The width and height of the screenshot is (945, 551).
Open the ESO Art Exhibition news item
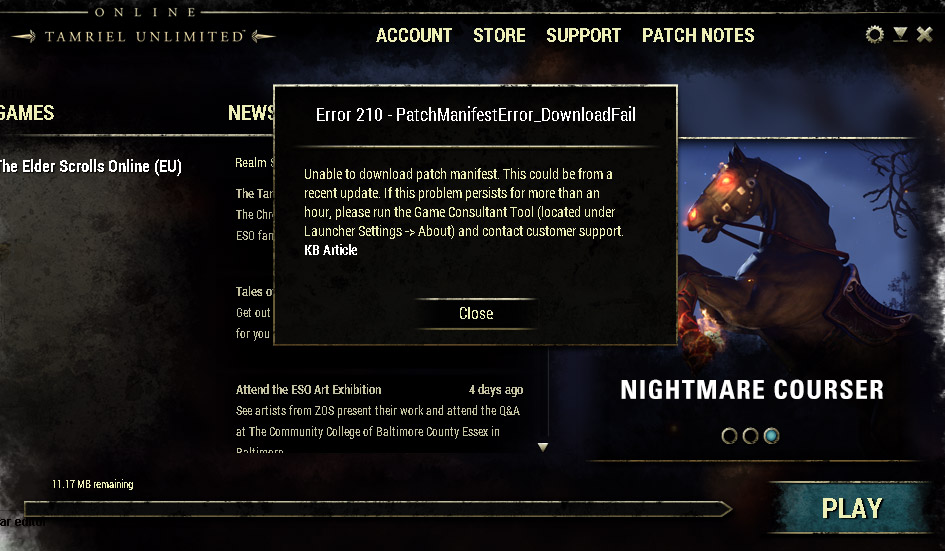tap(308, 389)
